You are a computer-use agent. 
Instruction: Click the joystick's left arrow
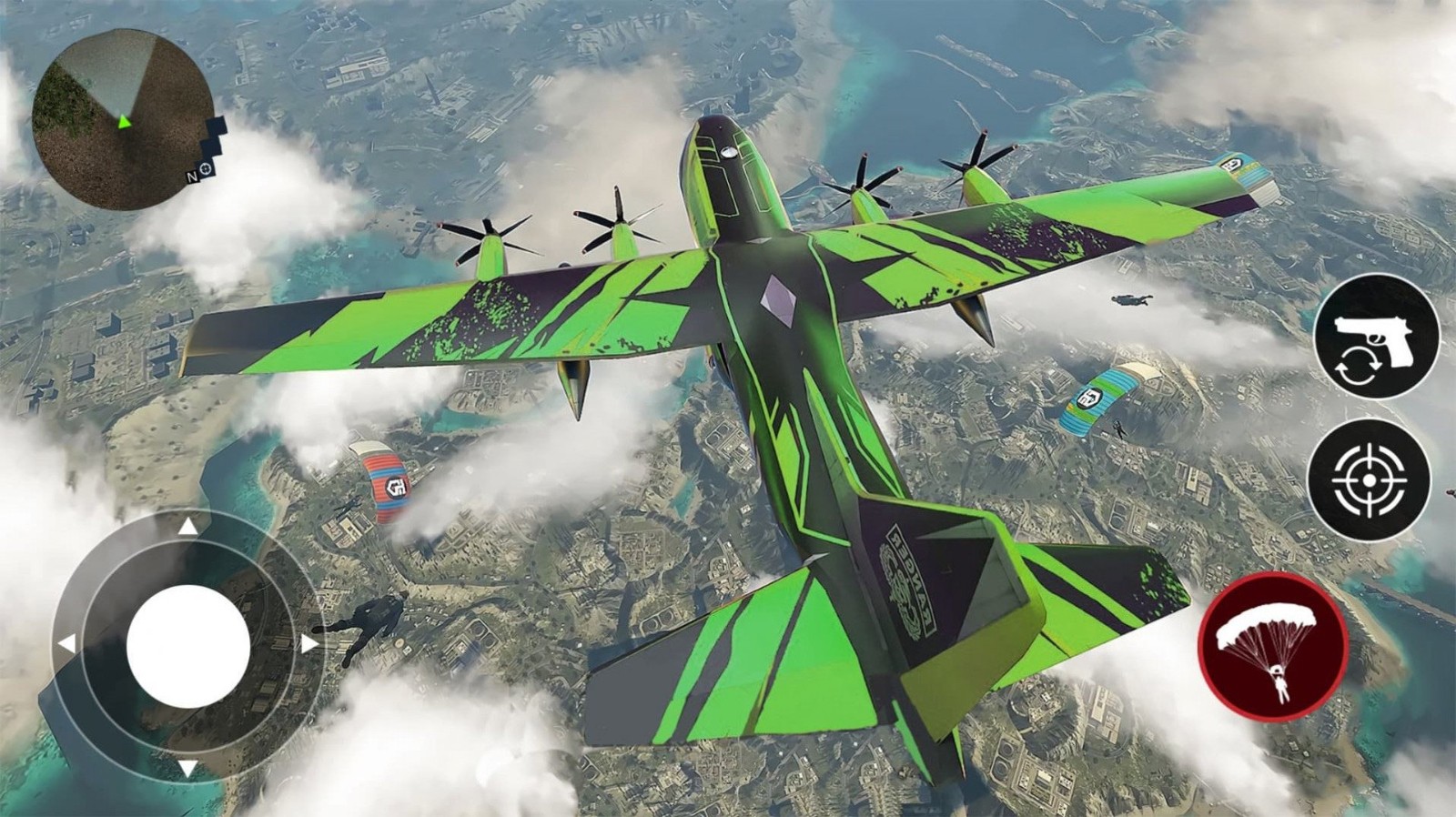(66, 645)
